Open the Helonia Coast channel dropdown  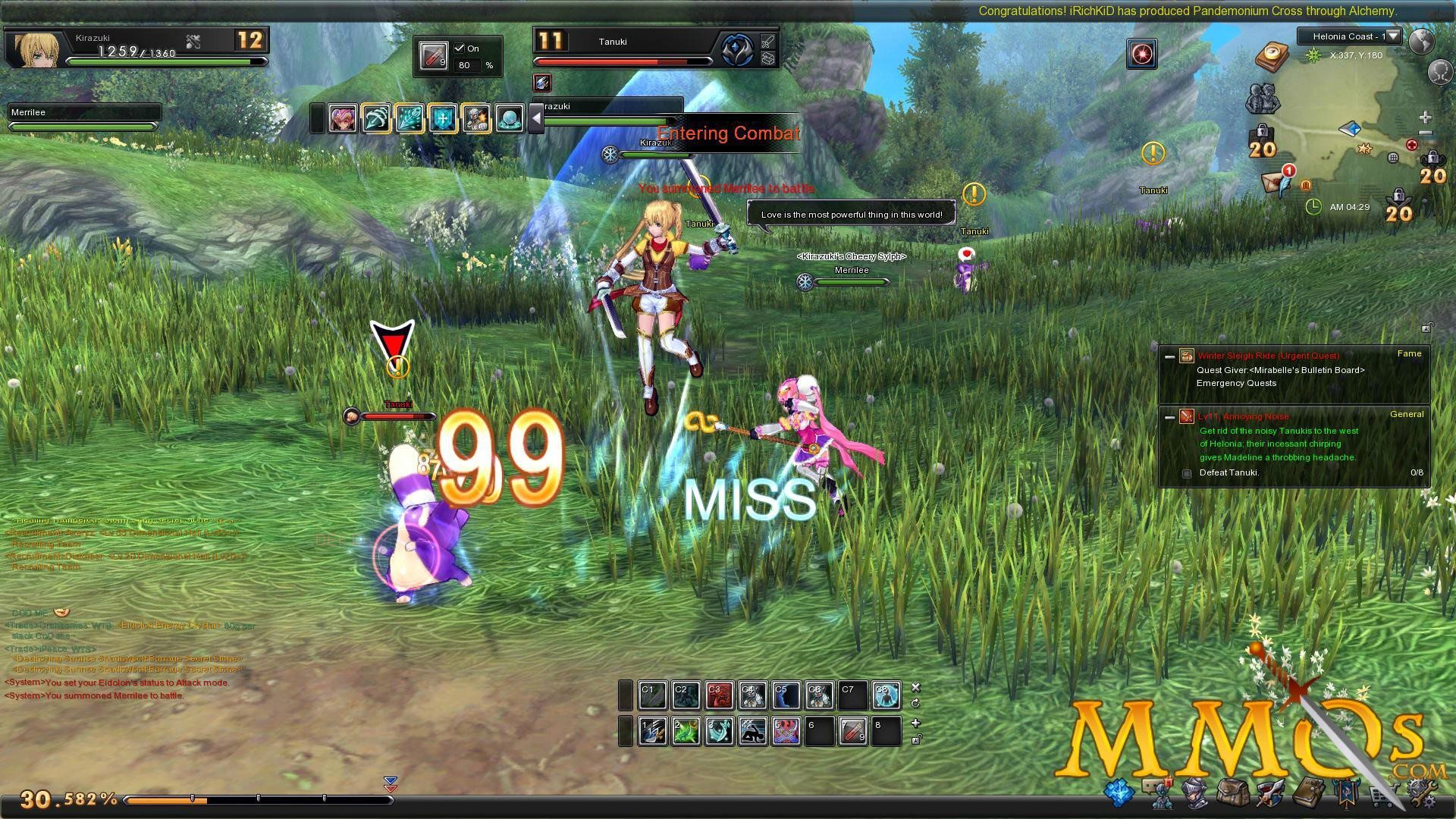(x=1393, y=36)
